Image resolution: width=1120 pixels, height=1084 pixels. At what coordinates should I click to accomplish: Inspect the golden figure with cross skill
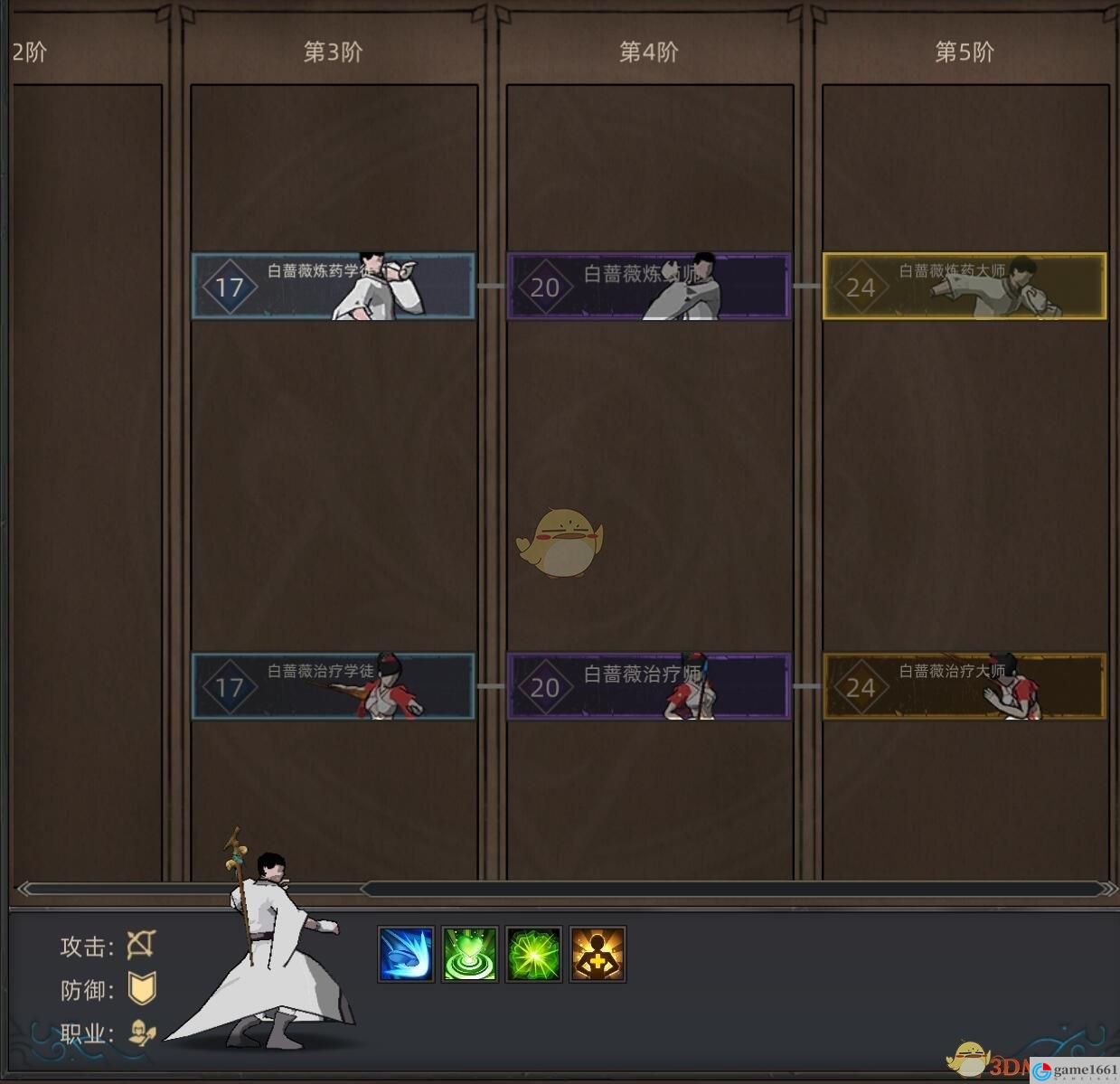click(x=598, y=954)
